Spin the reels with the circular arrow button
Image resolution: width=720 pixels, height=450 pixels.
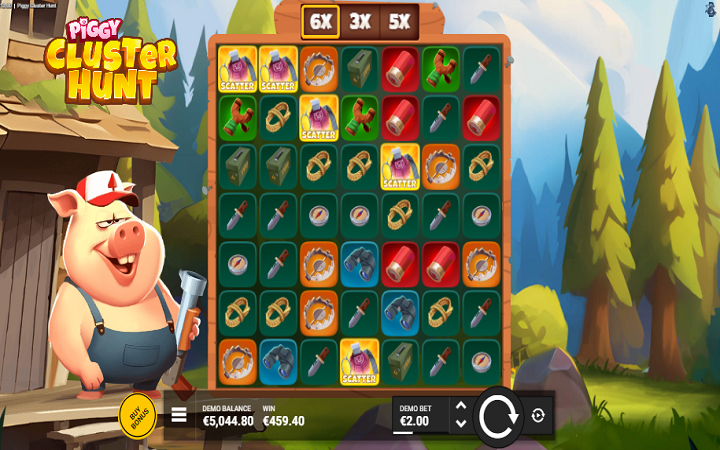pyautogui.click(x=496, y=415)
